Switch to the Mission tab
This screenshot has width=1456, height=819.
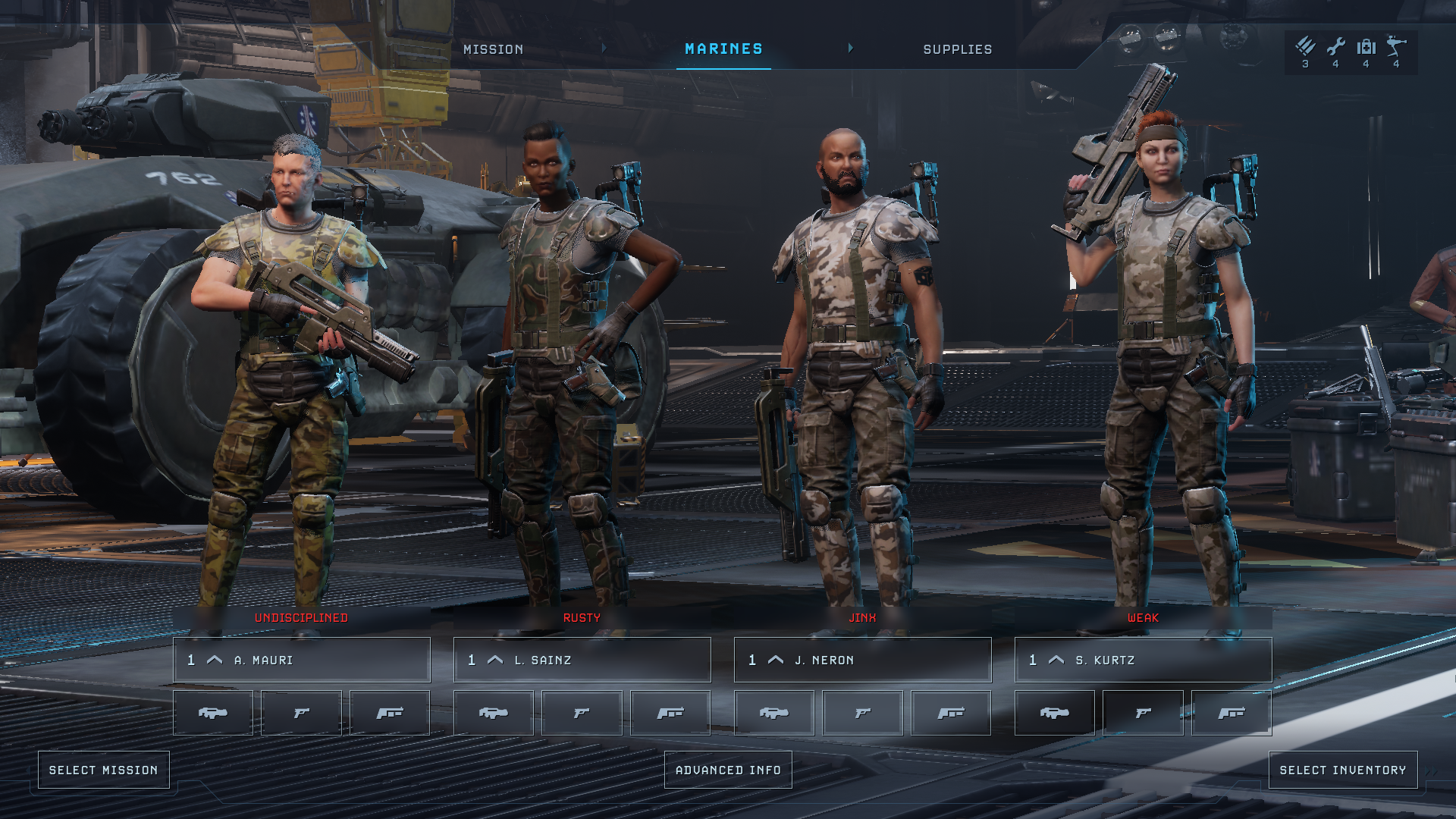pos(493,49)
